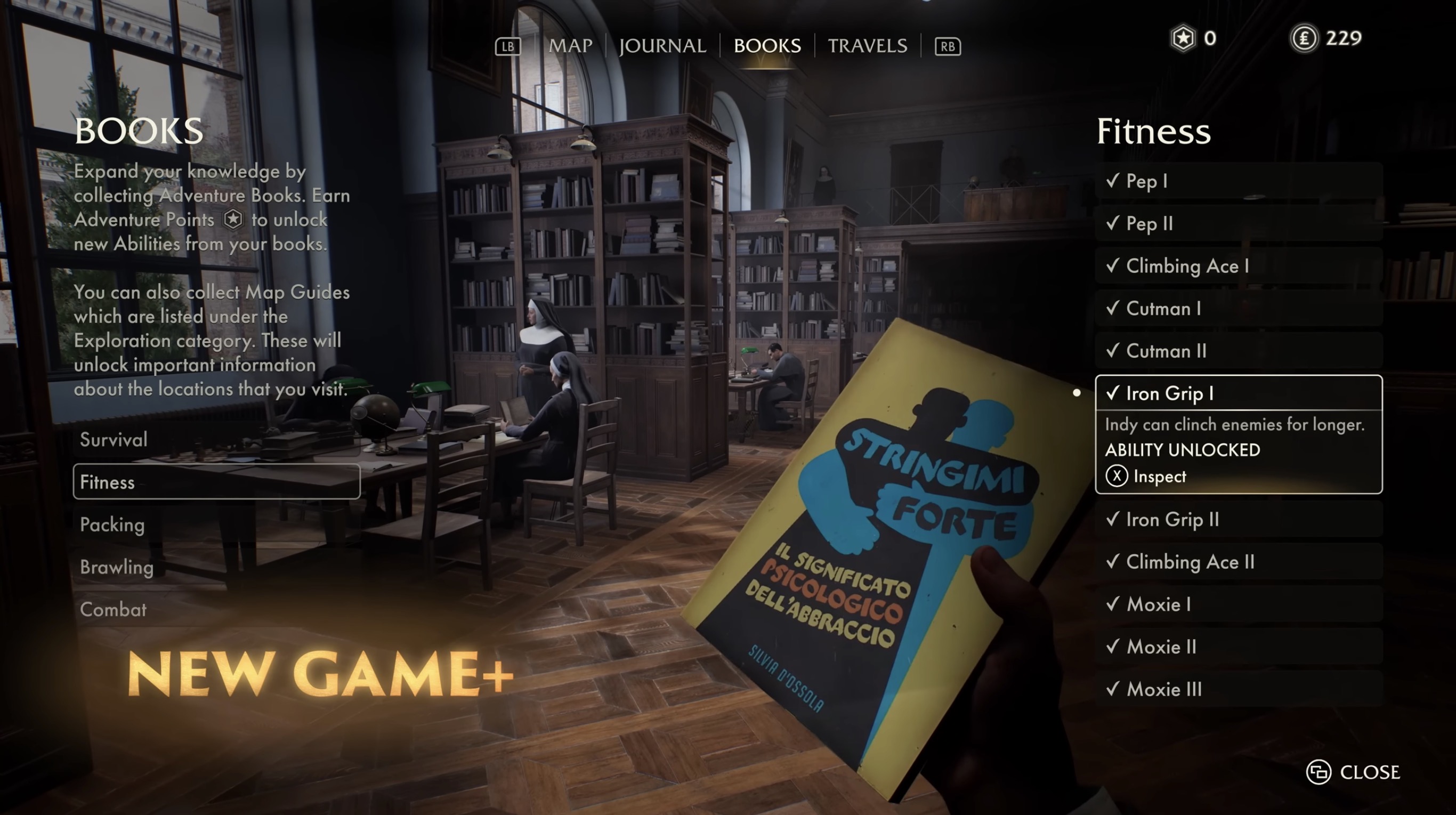Pick the Combat book category
This screenshot has height=815, width=1456.
(216, 609)
